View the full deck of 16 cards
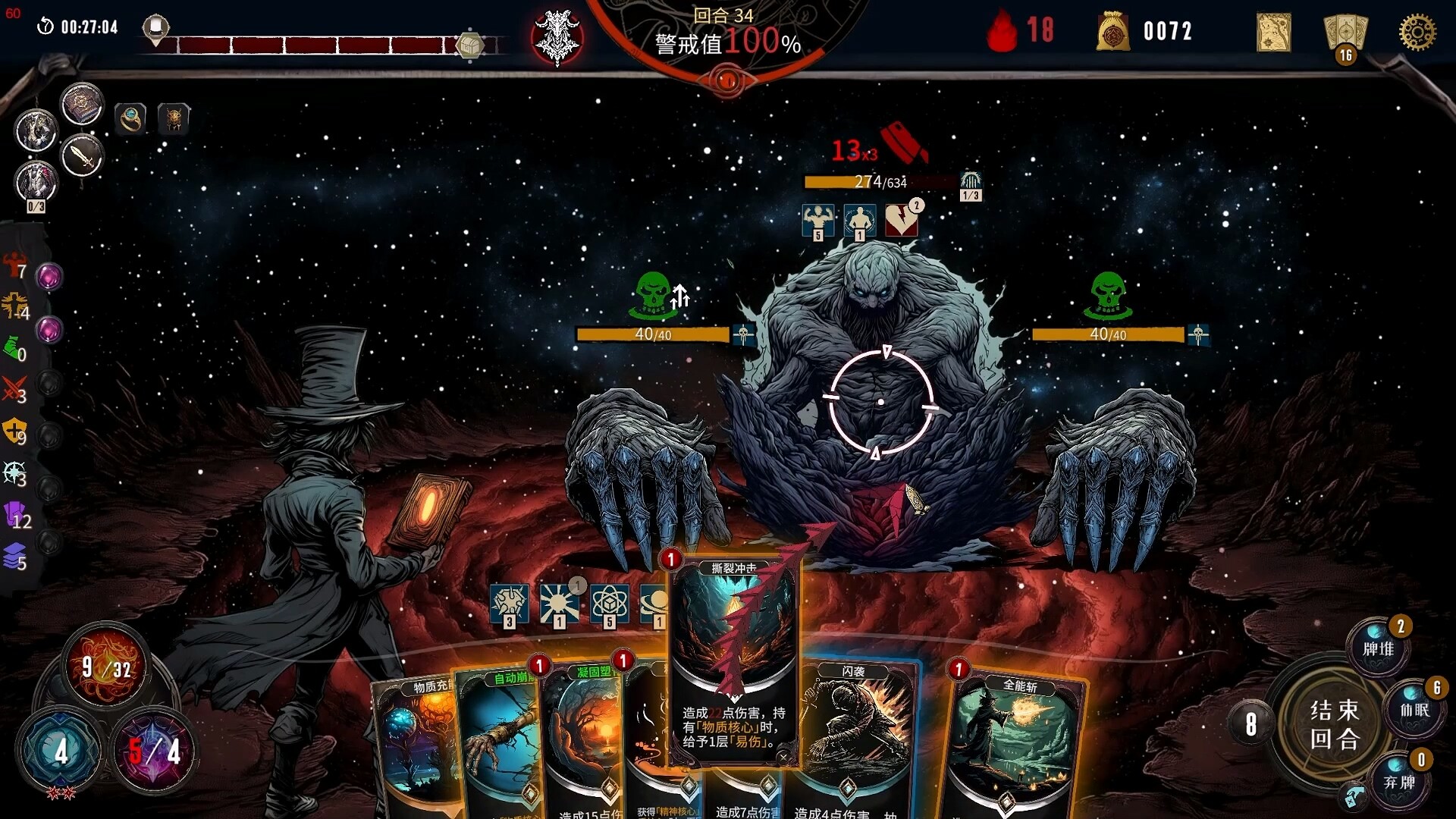 (x=1345, y=36)
